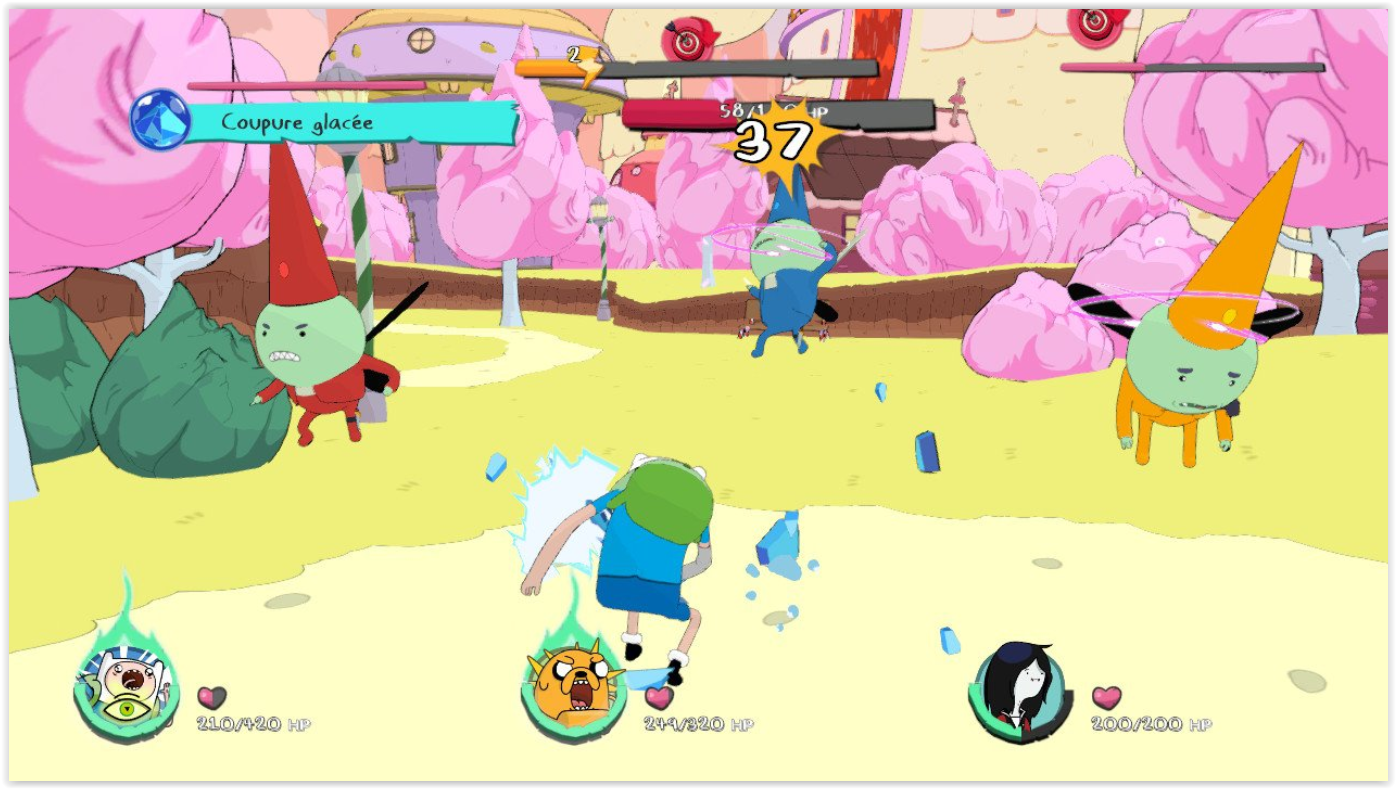
Task: Select Finn's party portrait
Action: click(125, 687)
